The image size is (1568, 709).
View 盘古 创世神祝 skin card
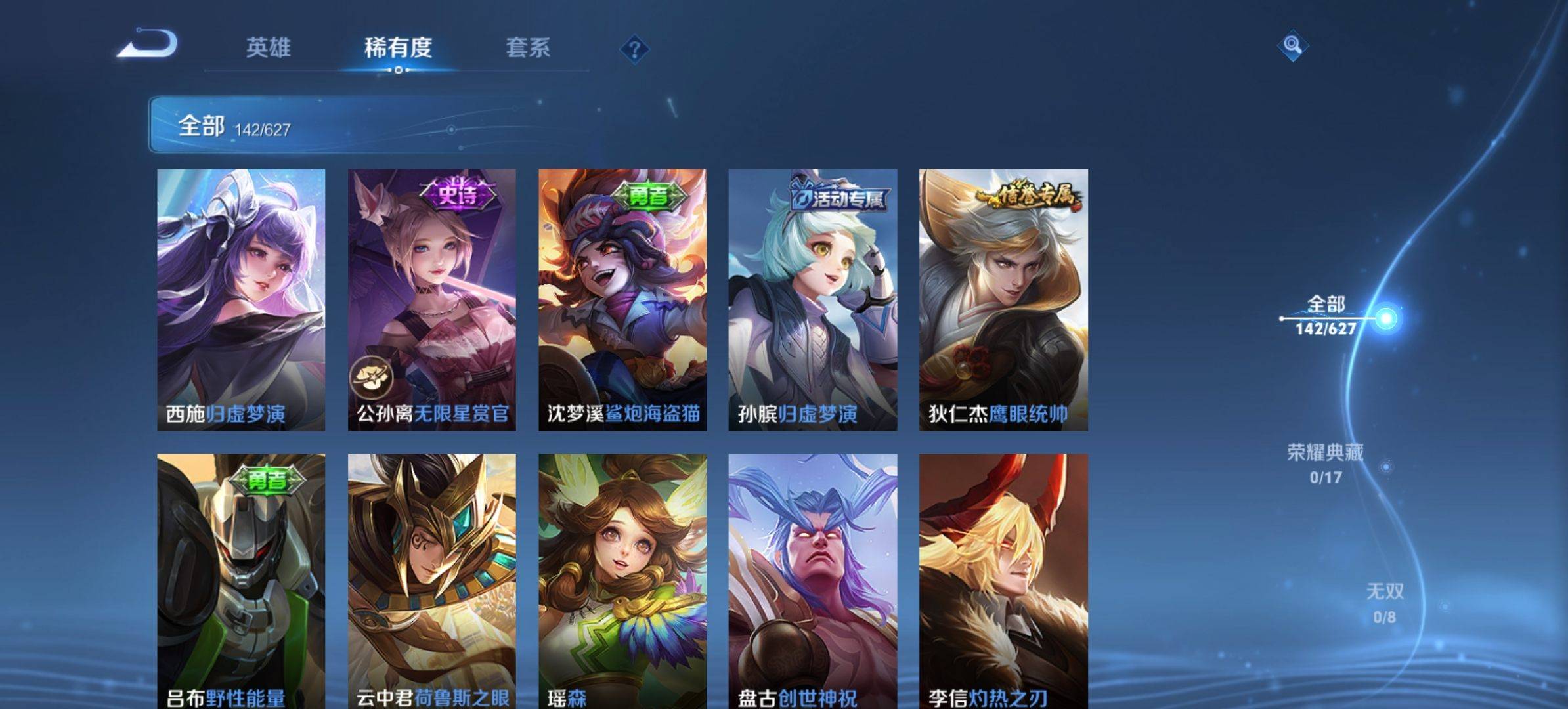click(x=812, y=581)
